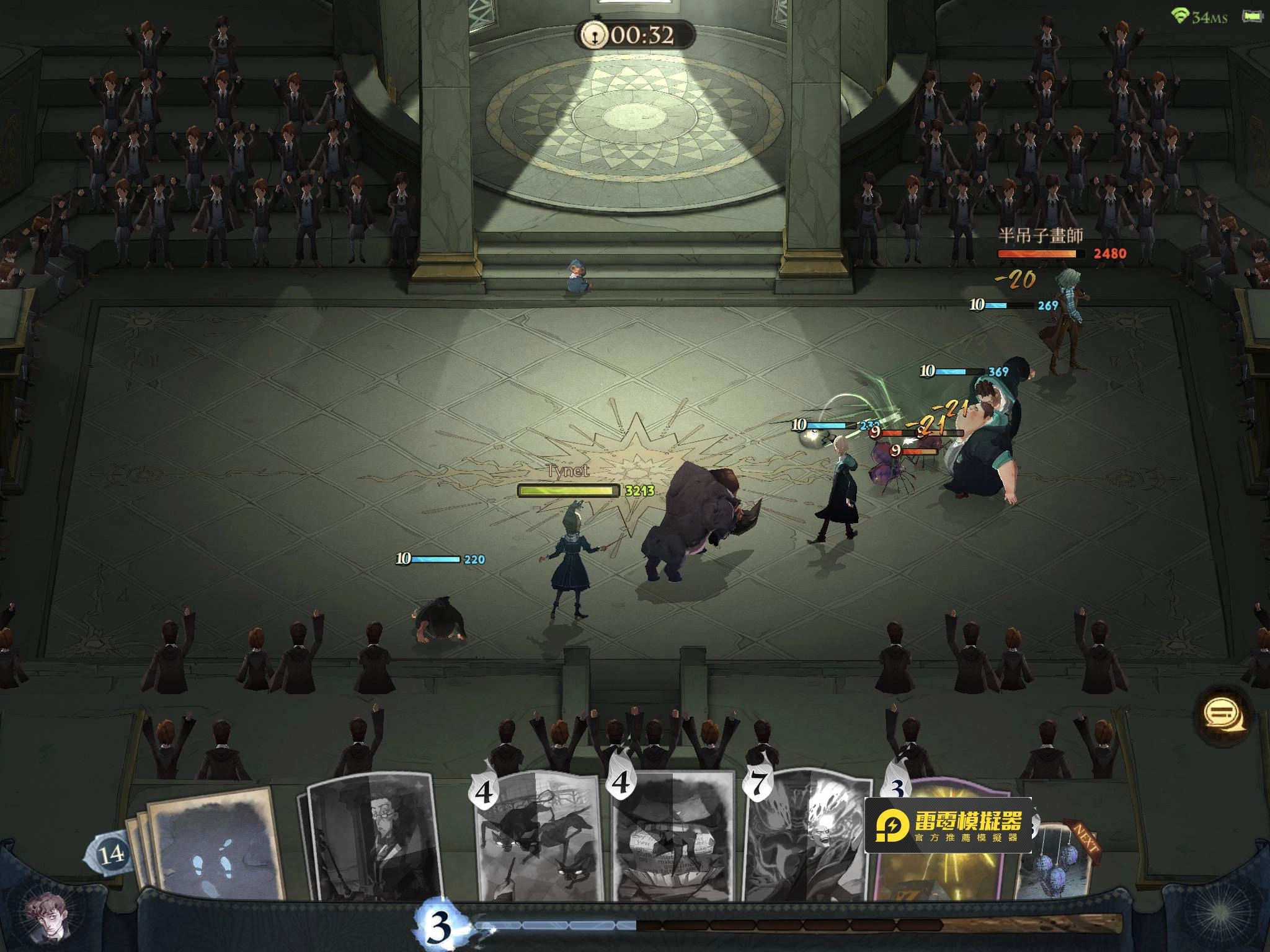Select the Monster Book card costing 4
This screenshot has height=952, width=1270.
click(x=674, y=837)
